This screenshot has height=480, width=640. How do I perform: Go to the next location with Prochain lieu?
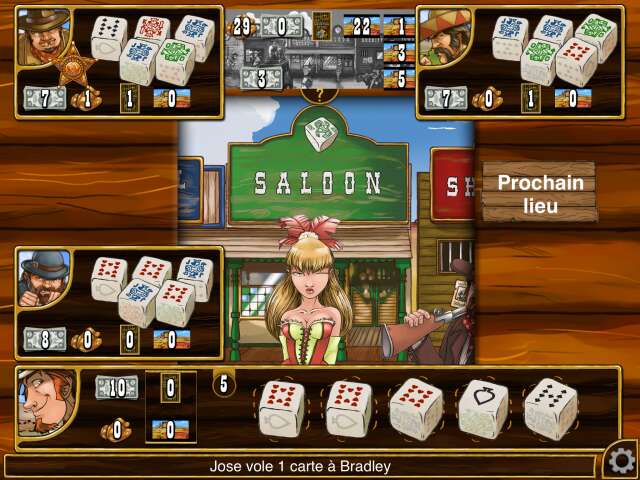coord(539,193)
